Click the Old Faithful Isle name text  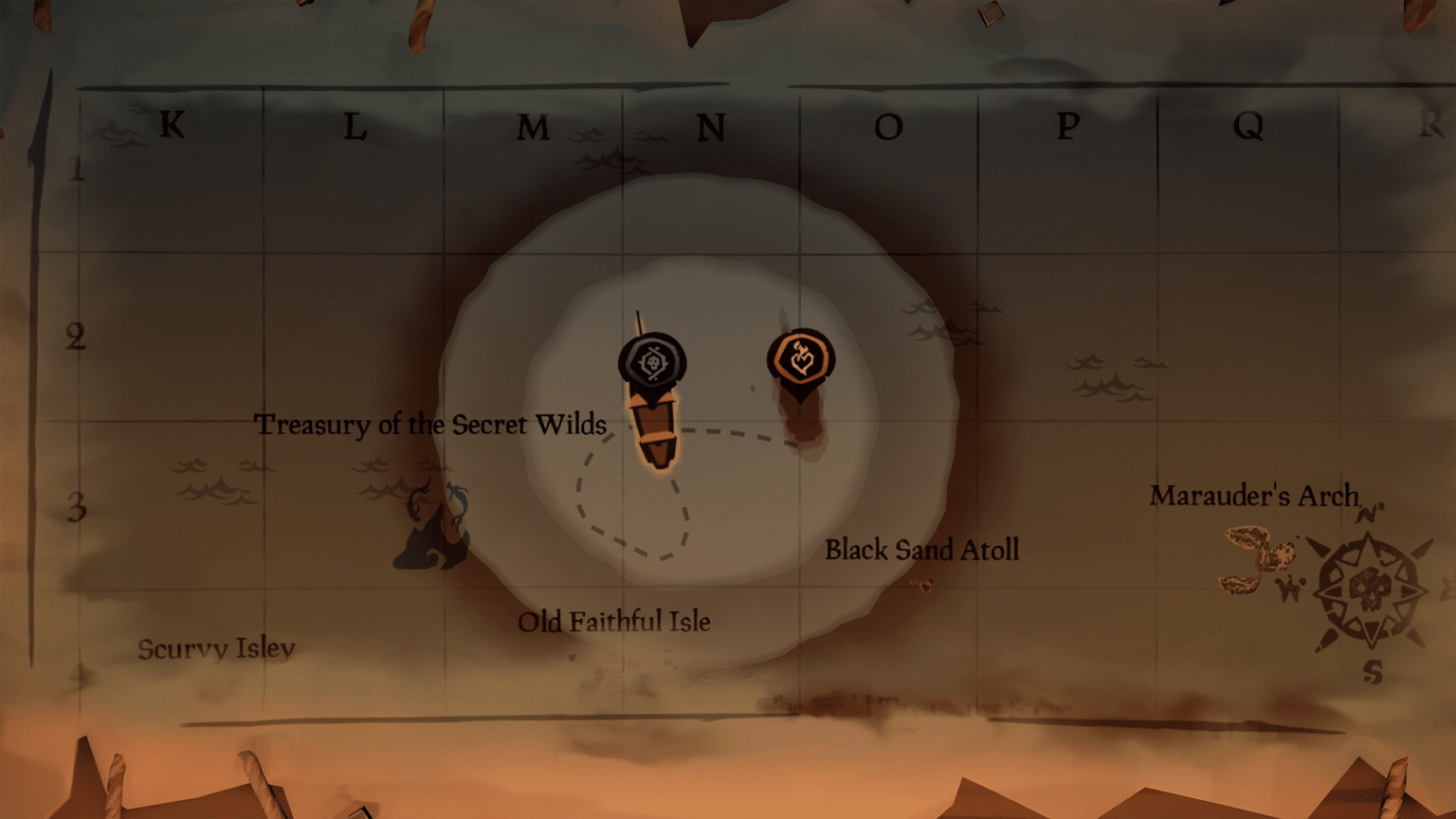pos(614,623)
